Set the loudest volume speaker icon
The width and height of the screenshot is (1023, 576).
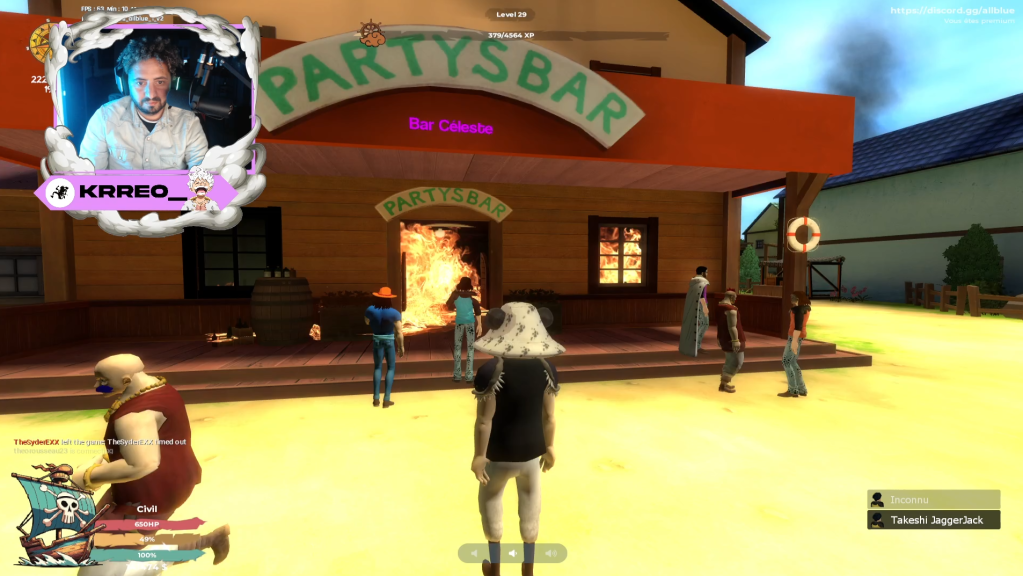click(x=549, y=553)
